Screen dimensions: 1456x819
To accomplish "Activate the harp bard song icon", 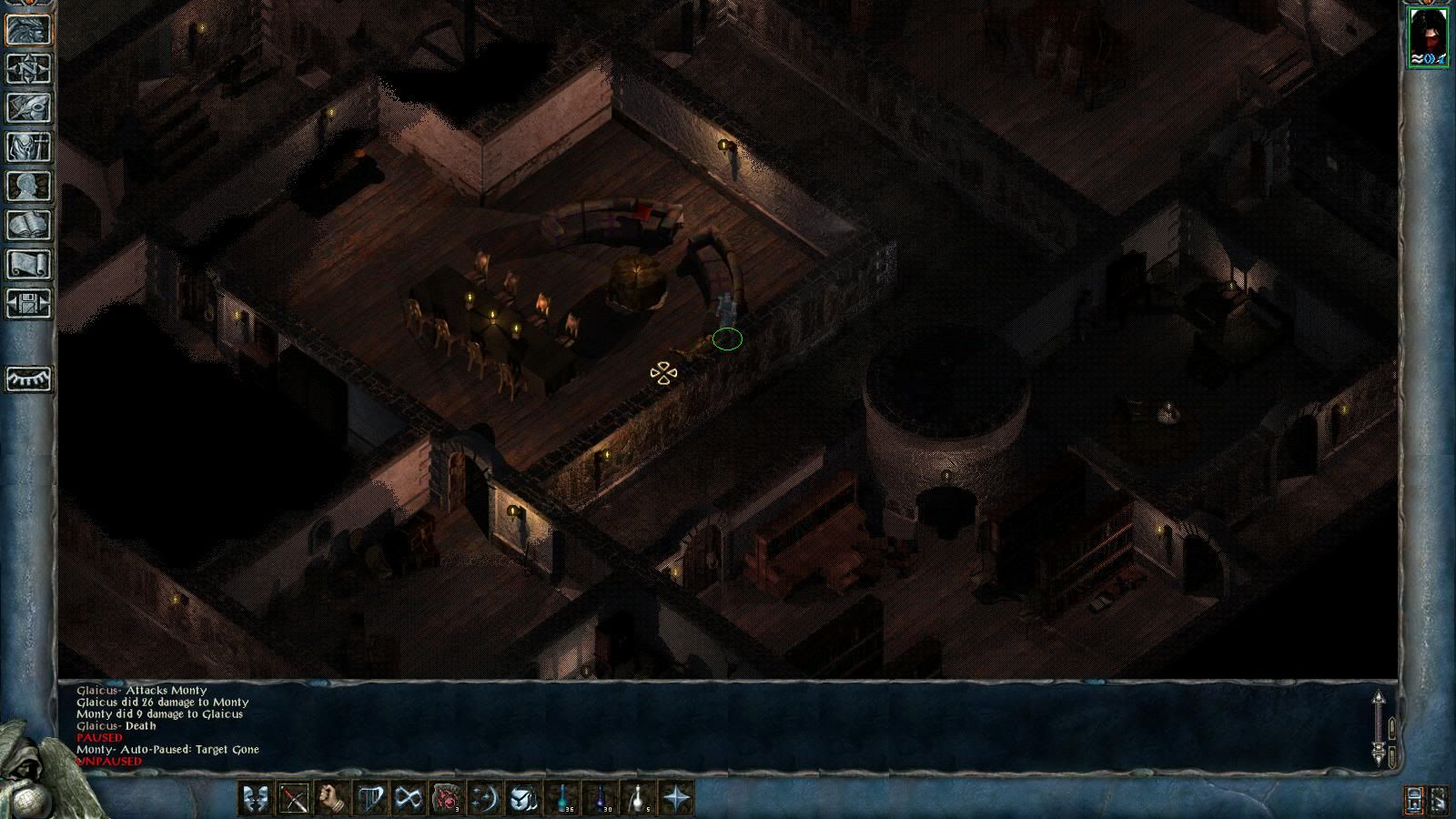I will click(x=369, y=799).
